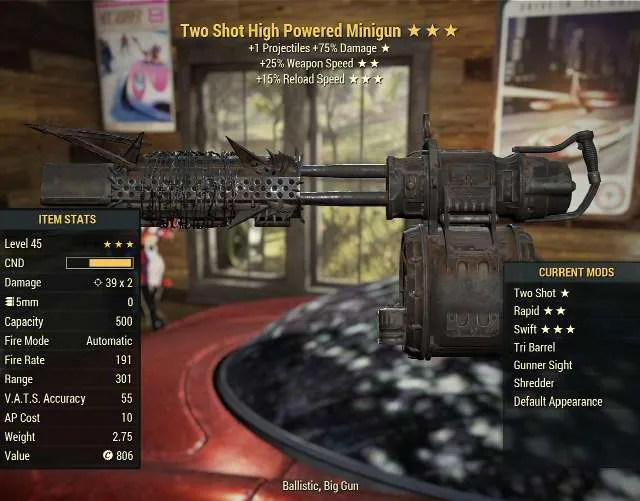Viewport: 640px width, 501px height.
Task: Pick the Gunner Sight mod entry
Action: coord(543,365)
